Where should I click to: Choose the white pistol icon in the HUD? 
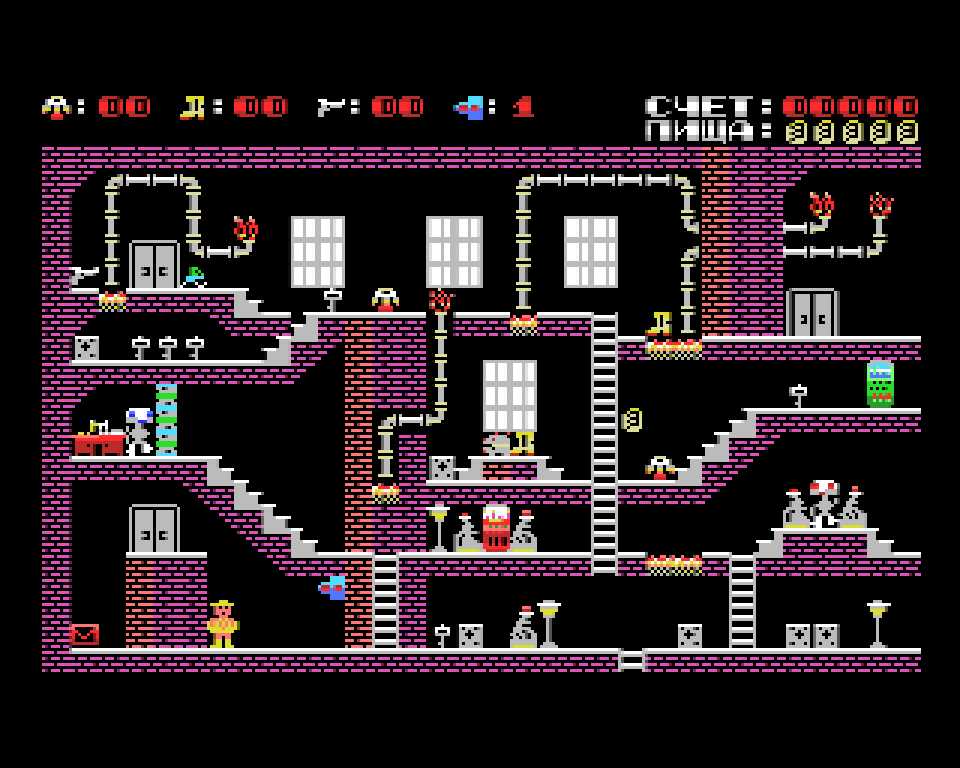[x=331, y=107]
